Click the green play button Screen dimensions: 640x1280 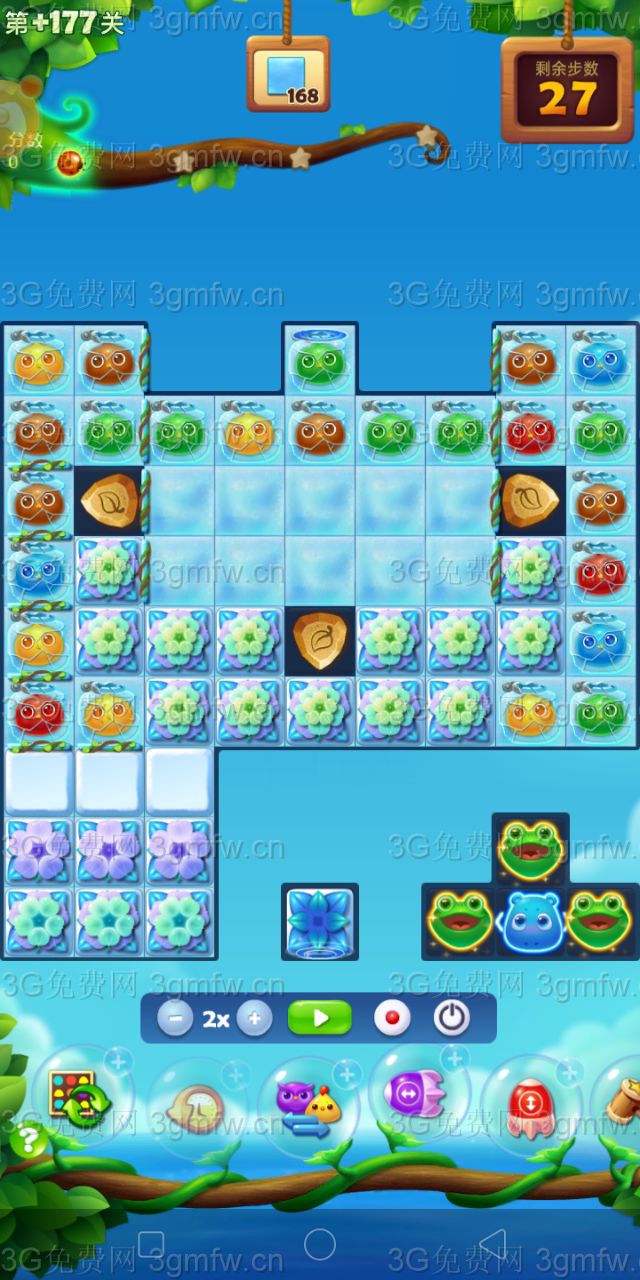point(320,1019)
